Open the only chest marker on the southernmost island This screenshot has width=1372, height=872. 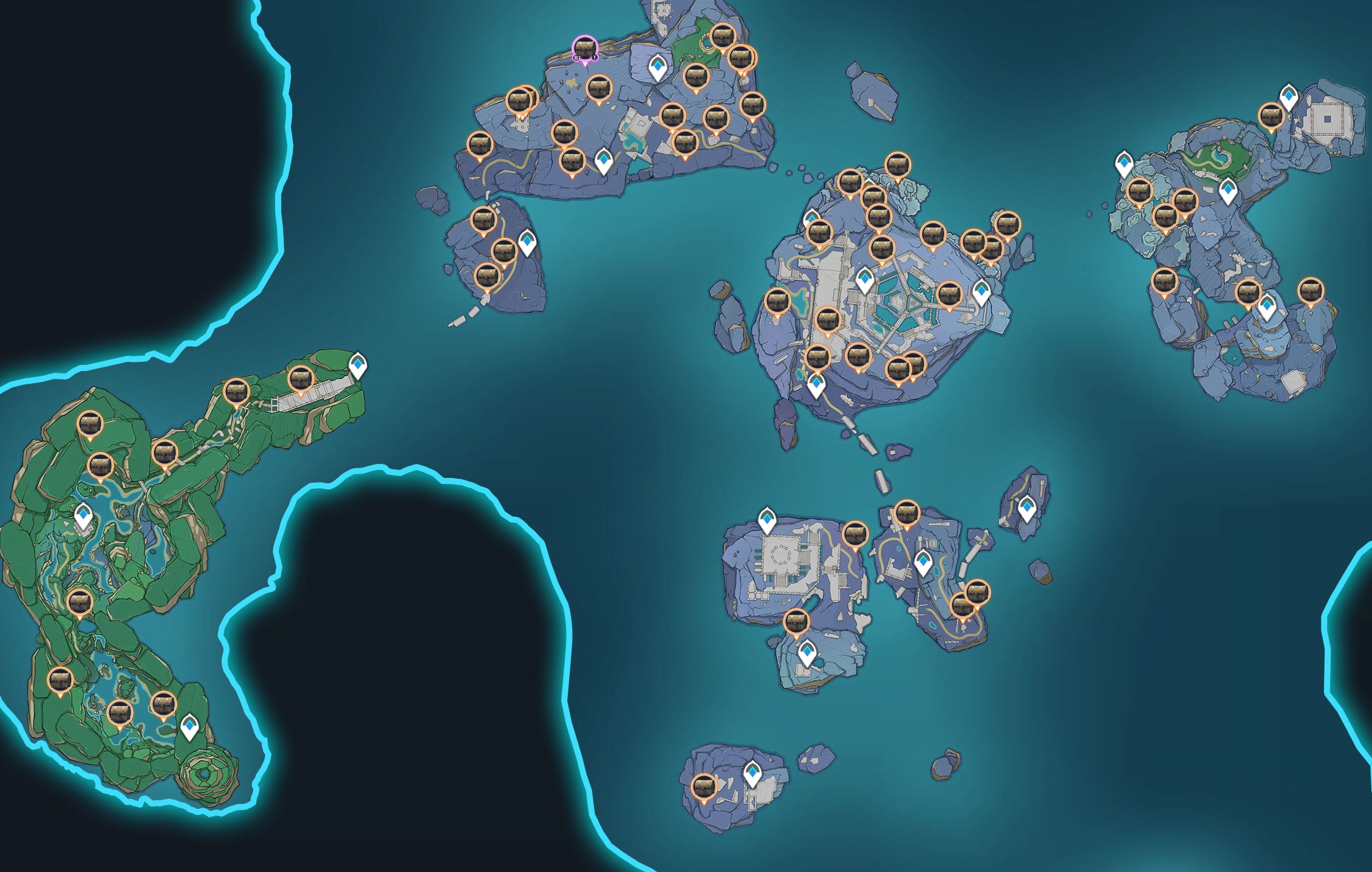tap(703, 788)
